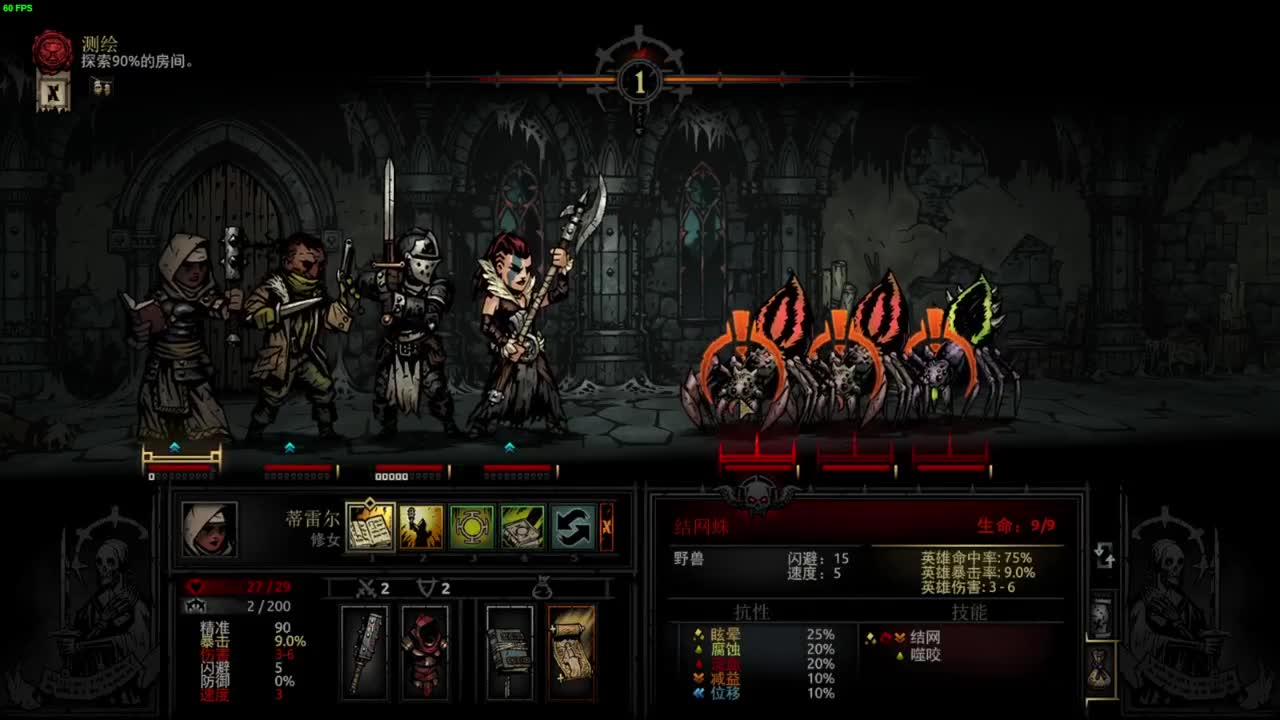Select the open book skill icon

click(370, 527)
